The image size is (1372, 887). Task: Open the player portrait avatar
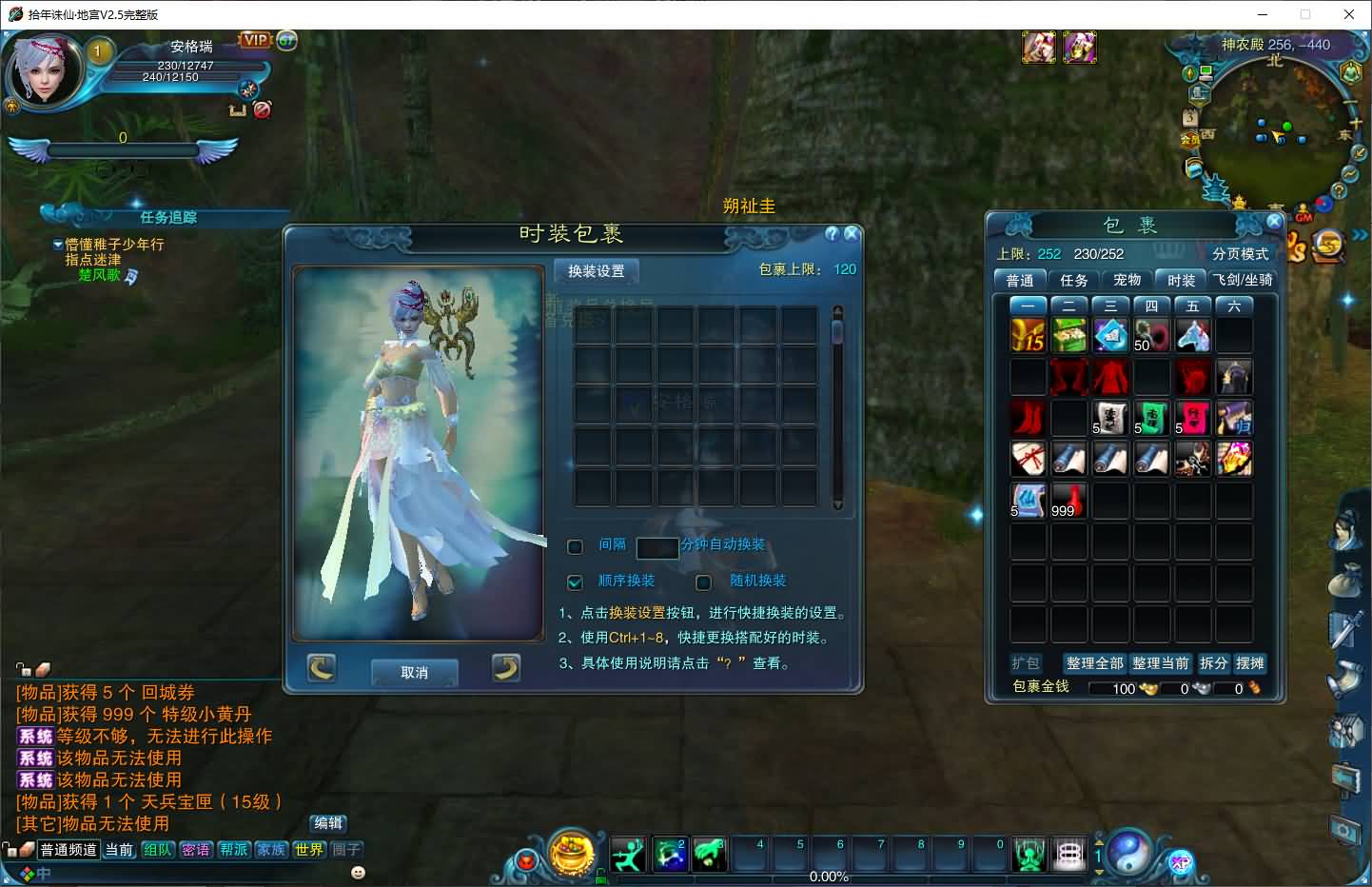click(43, 71)
